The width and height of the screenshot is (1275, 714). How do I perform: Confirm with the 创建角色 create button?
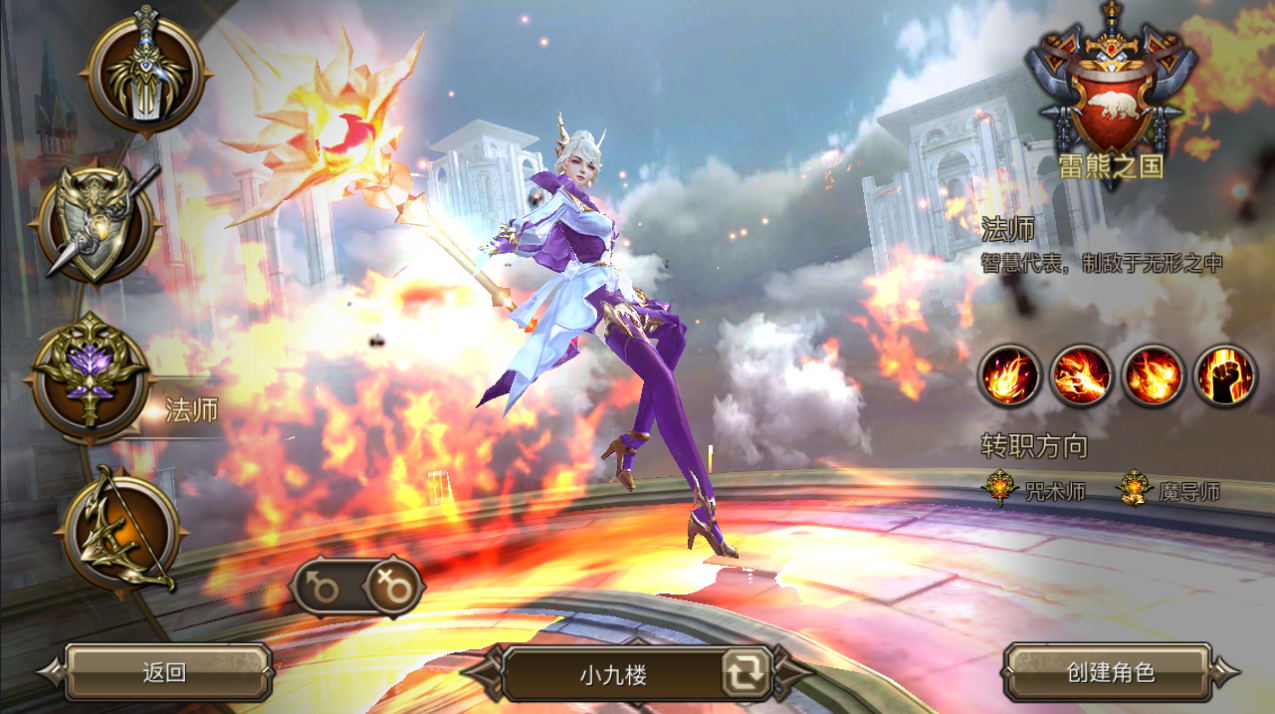[1110, 672]
